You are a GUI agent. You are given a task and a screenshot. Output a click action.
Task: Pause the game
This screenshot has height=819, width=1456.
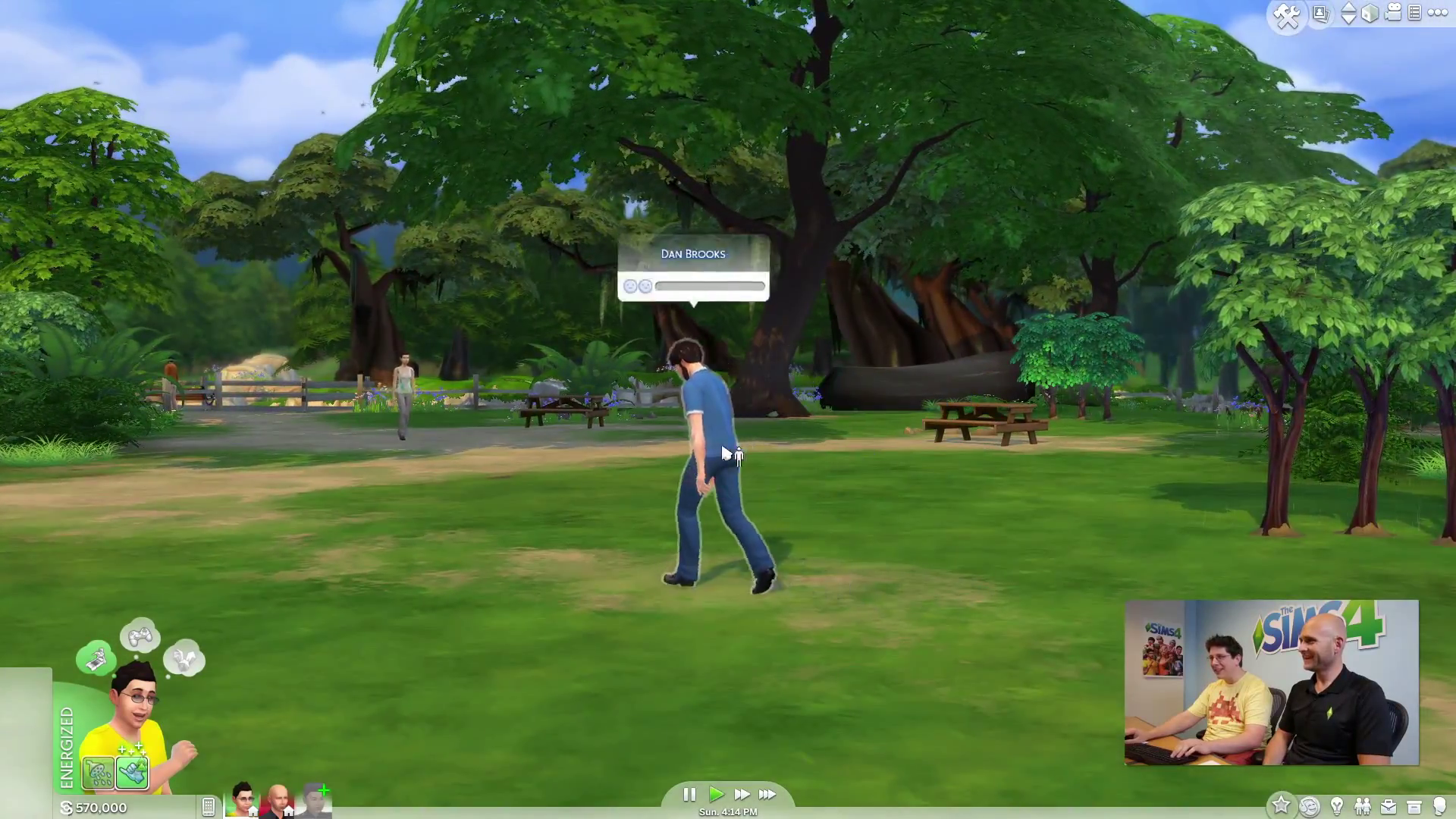pyautogui.click(x=689, y=794)
